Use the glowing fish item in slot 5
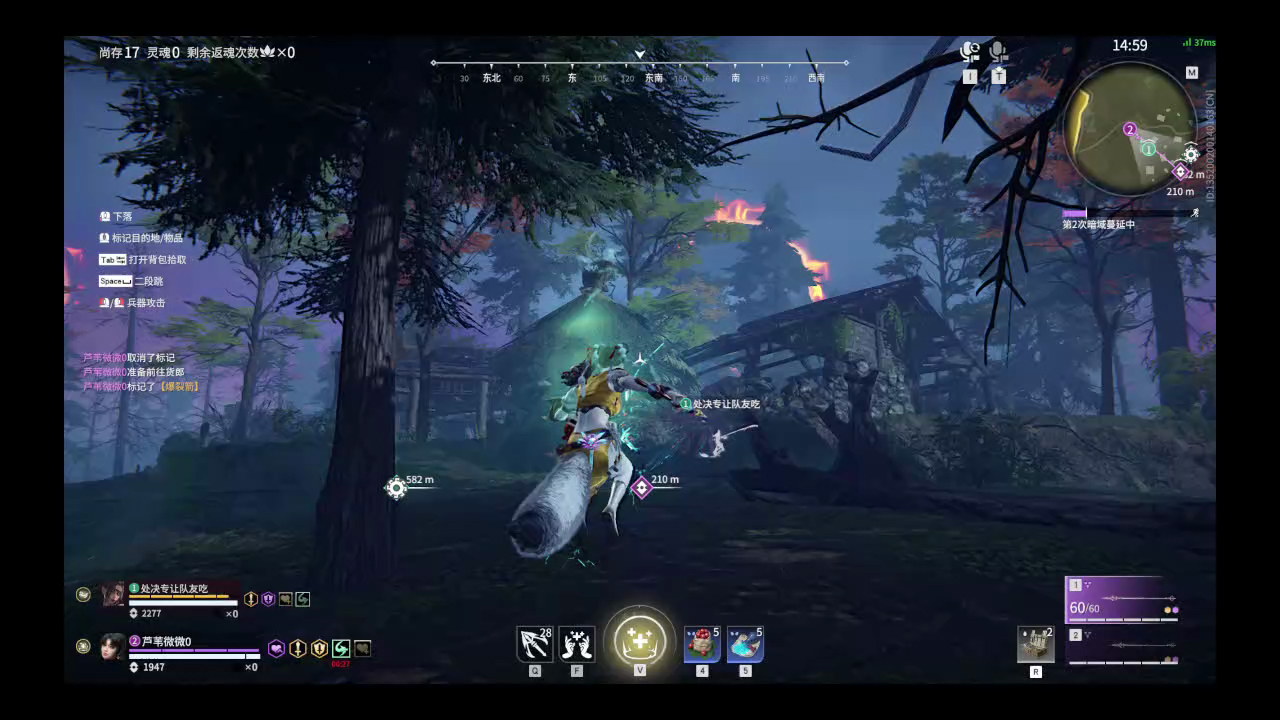Screen dimensions: 1280x720 745,645
